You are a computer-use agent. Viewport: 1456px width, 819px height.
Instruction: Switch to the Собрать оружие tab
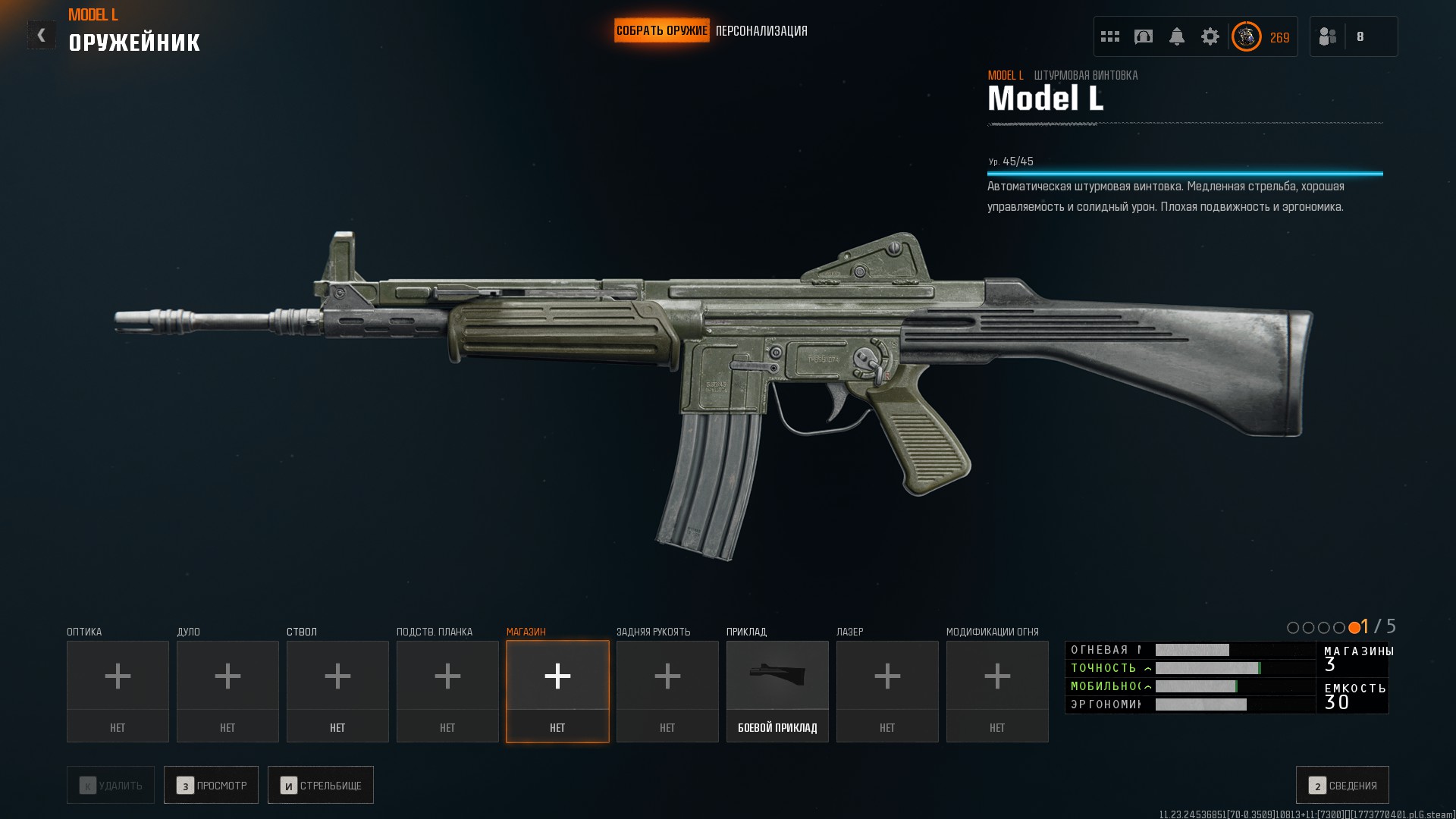[661, 31]
